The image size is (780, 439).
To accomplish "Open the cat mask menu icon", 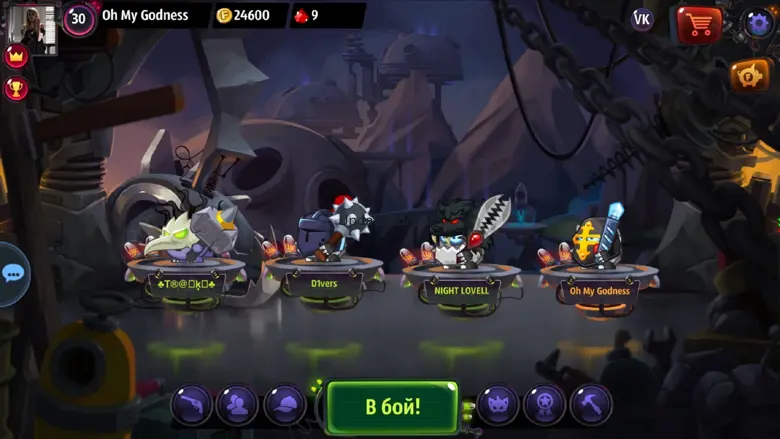I will (x=498, y=404).
